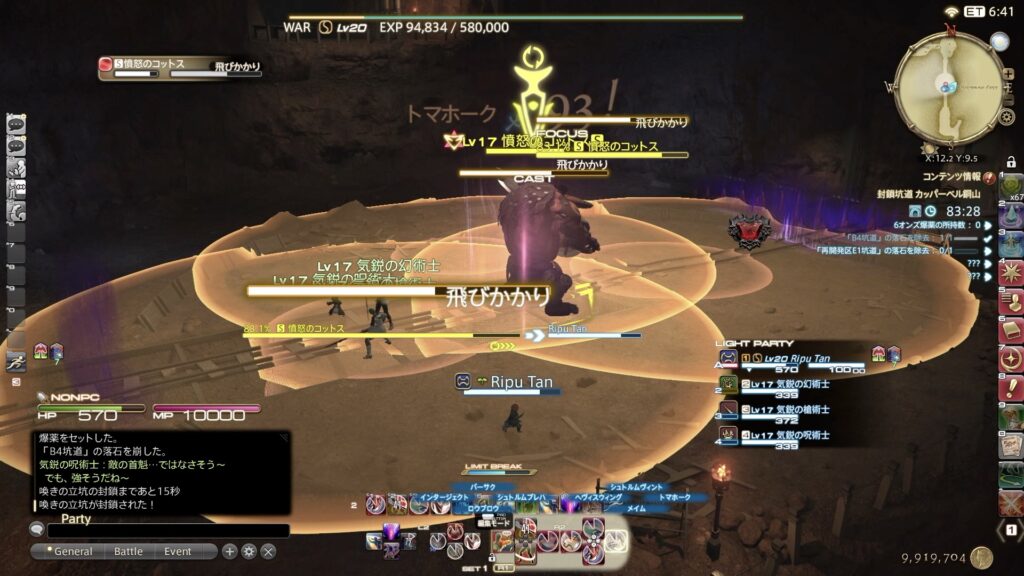Click the gil currency coin icon
Image resolution: width=1024 pixels, height=576 pixels.
(981, 558)
